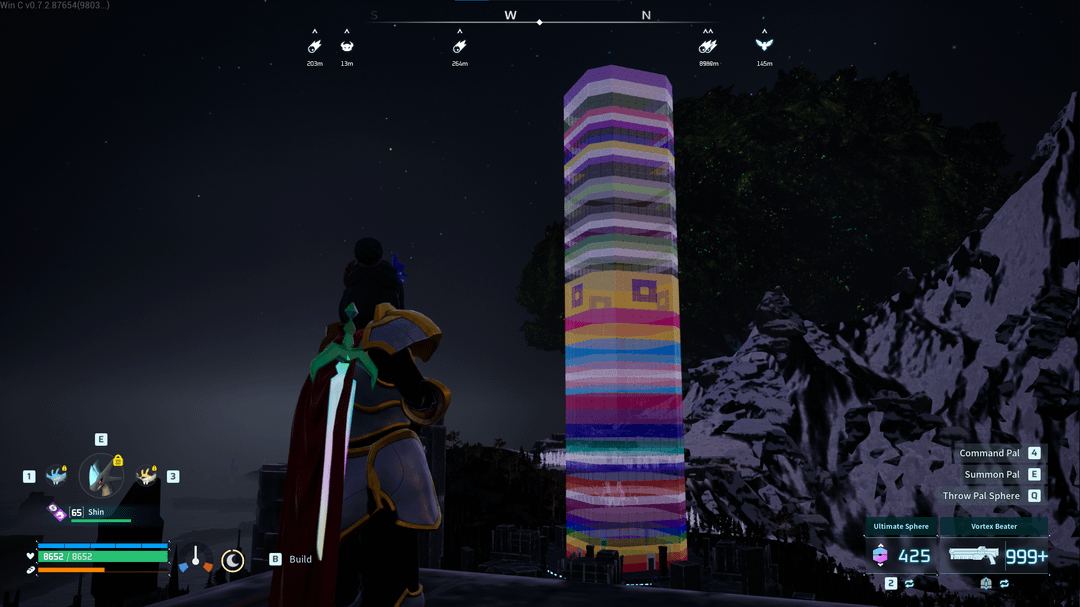Click the swap arrows under Vortex Beater
This screenshot has width=1080, height=607.
click(x=1004, y=583)
